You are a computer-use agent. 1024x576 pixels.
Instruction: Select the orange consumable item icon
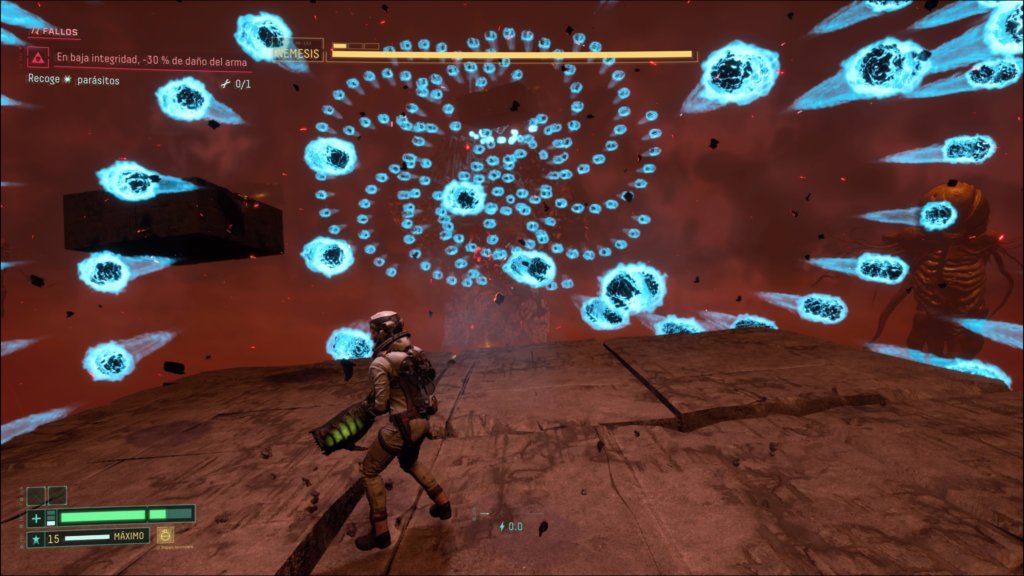[165, 535]
